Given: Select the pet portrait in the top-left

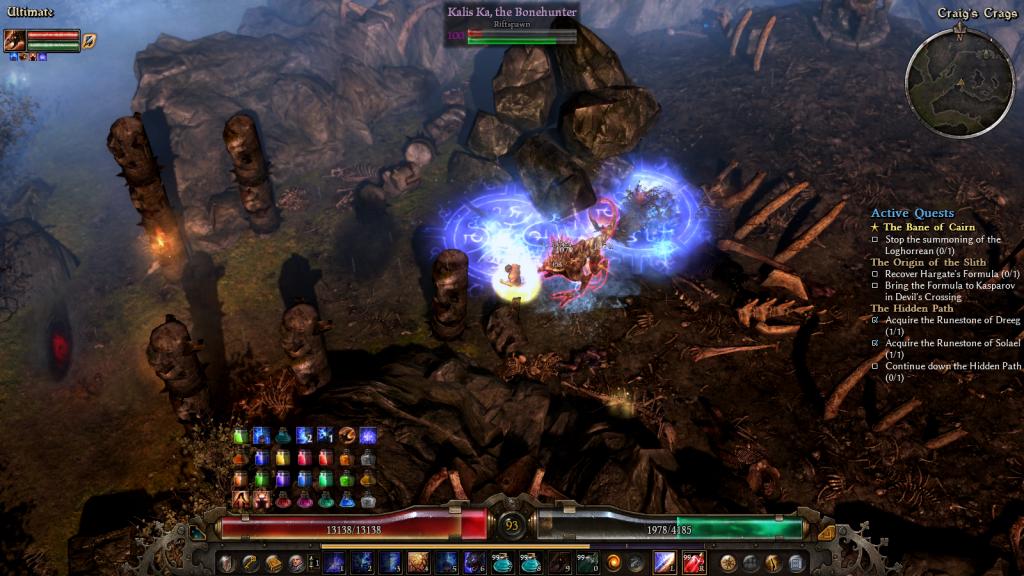Looking at the screenshot, I should click(14, 40).
